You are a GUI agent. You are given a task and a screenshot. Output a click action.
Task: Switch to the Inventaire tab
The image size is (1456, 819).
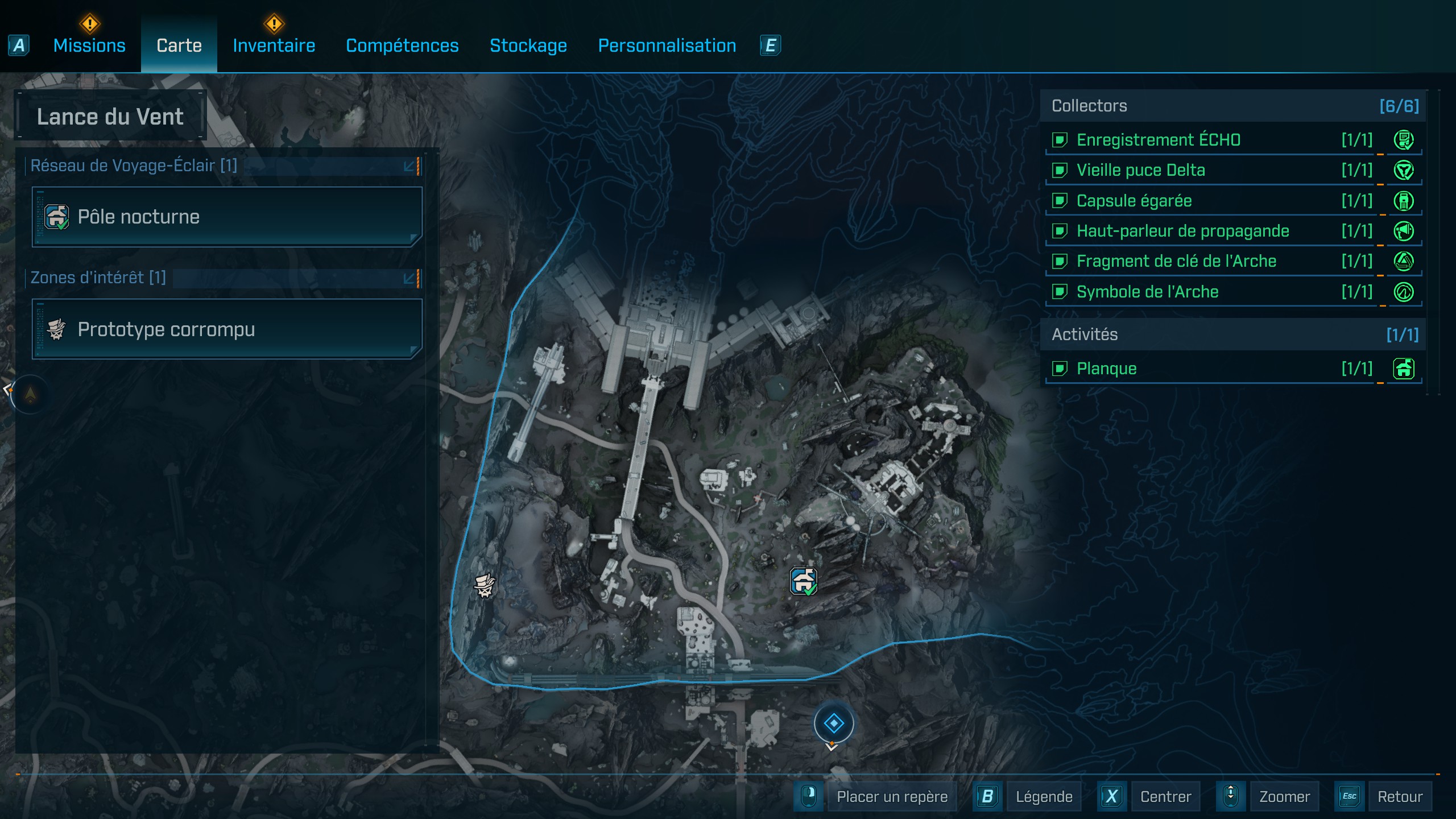tap(274, 45)
